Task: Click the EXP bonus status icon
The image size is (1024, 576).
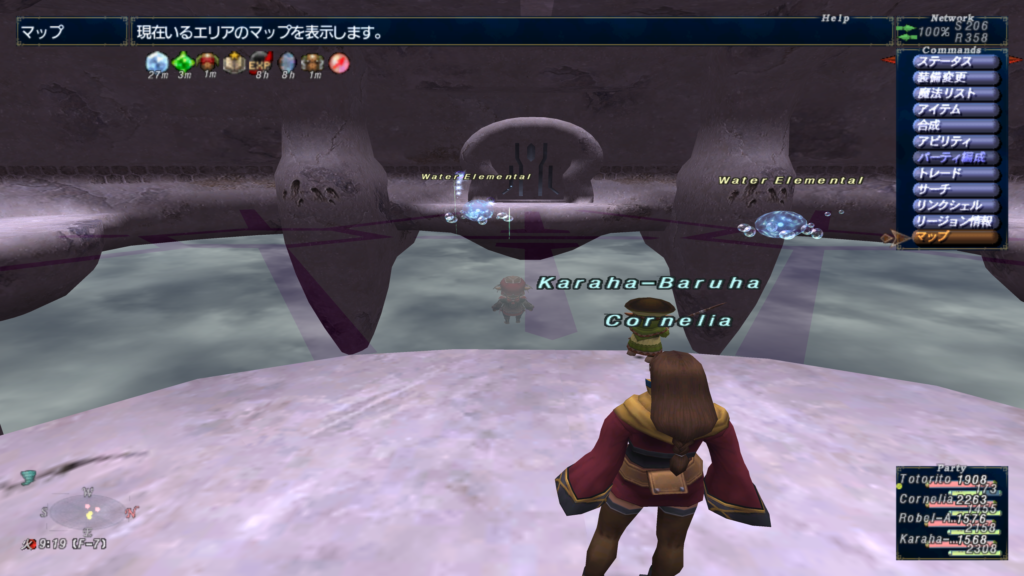Action: click(x=260, y=62)
